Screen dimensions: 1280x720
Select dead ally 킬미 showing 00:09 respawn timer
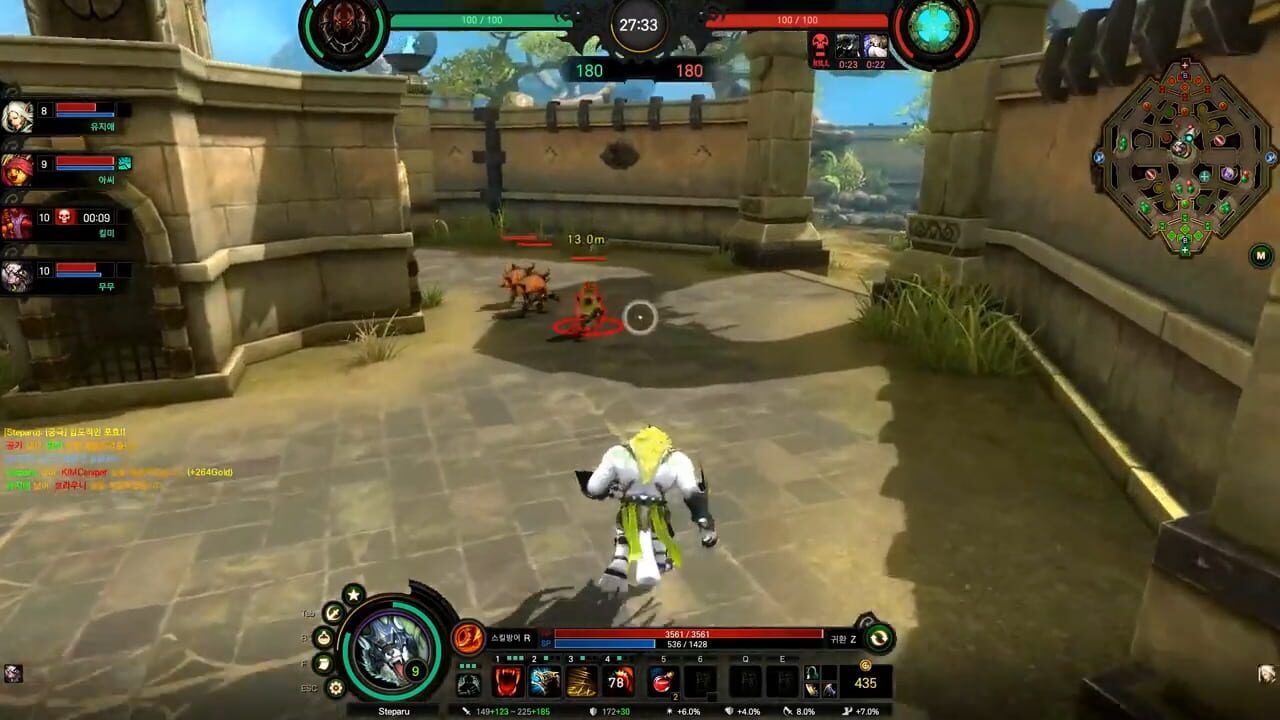[60, 220]
